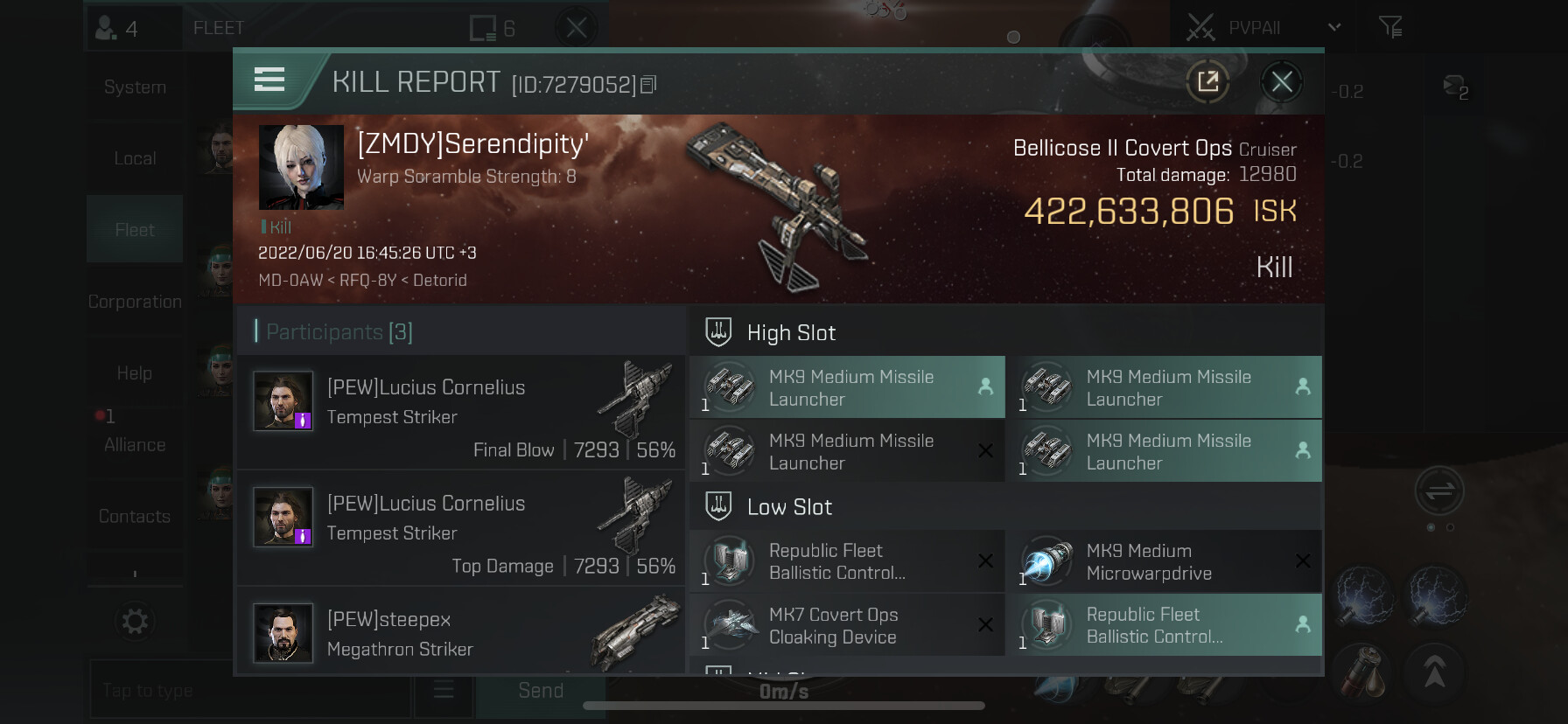Open chat settings gear icon

point(135,622)
